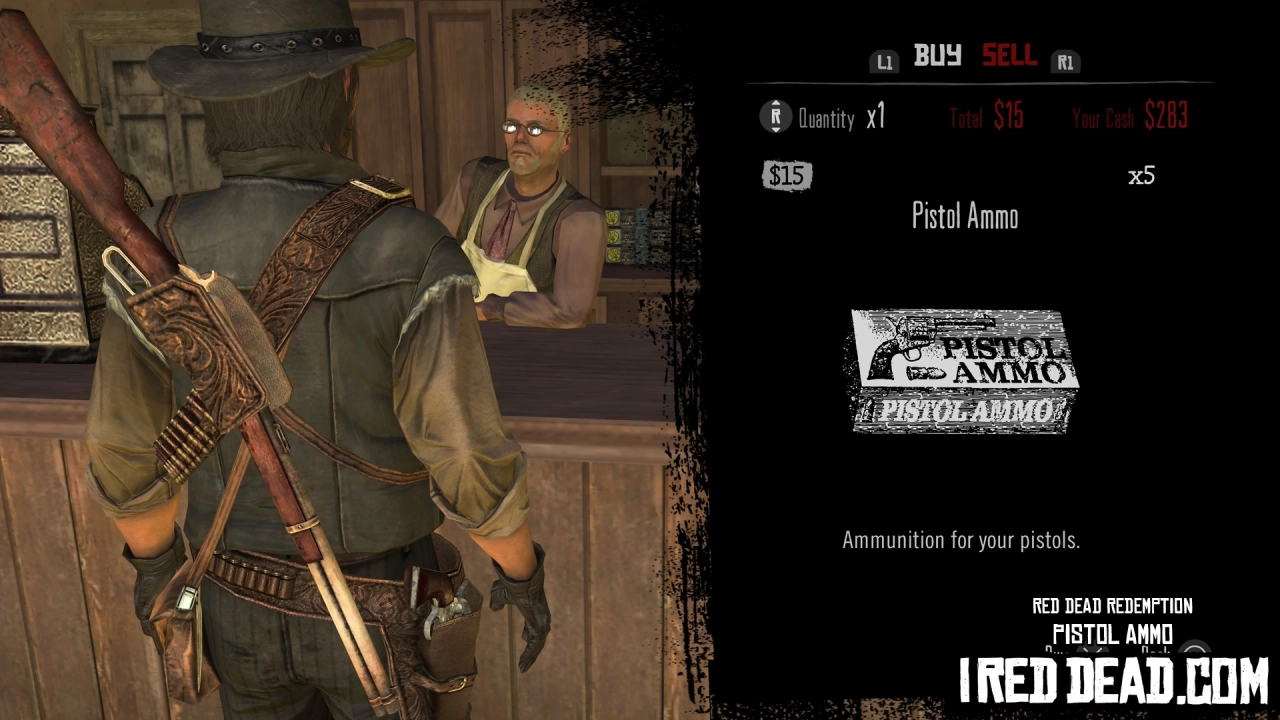Click the x5 stock counter
This screenshot has width=1280, height=720.
tap(1141, 176)
